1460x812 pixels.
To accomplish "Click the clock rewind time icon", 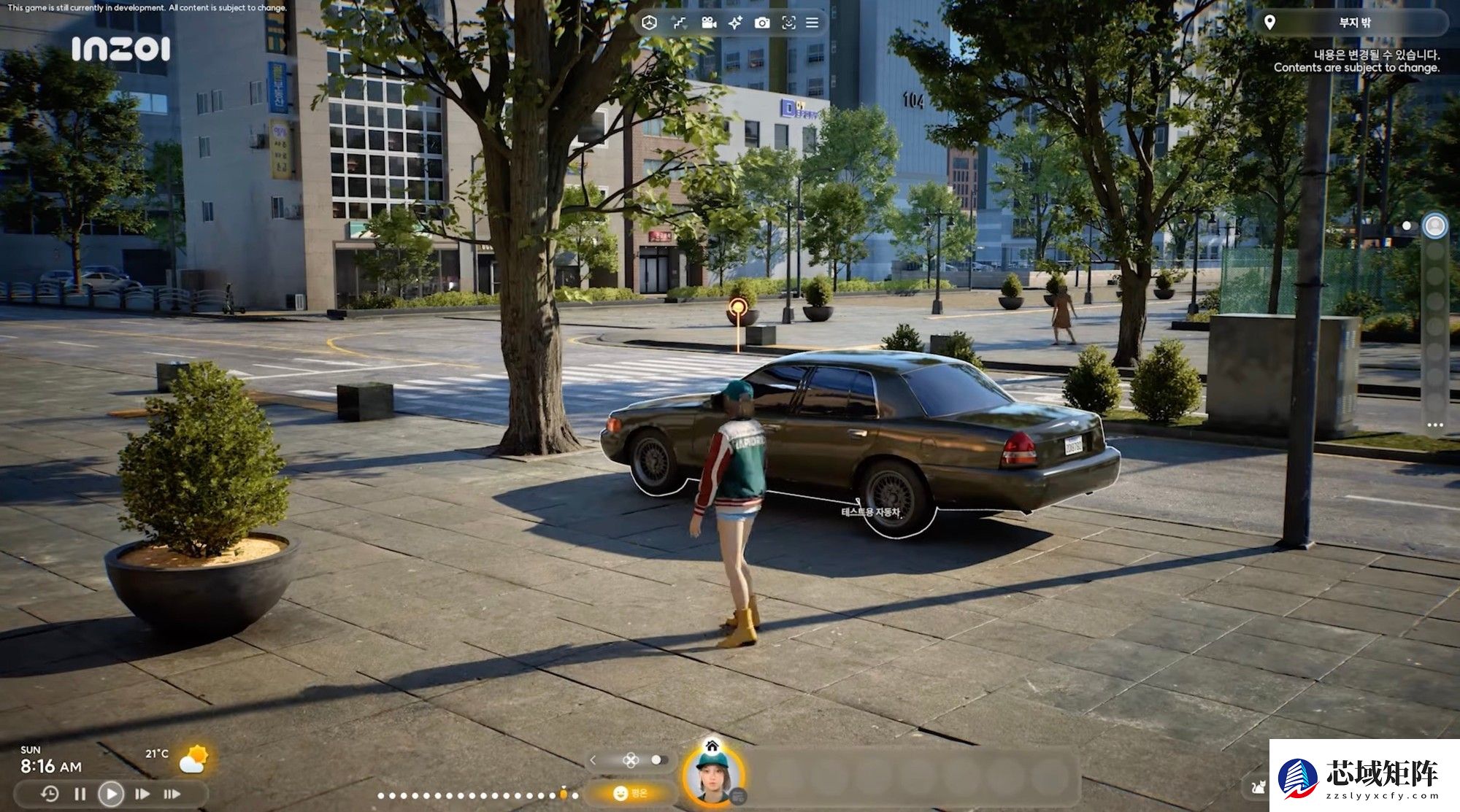I will coord(50,794).
